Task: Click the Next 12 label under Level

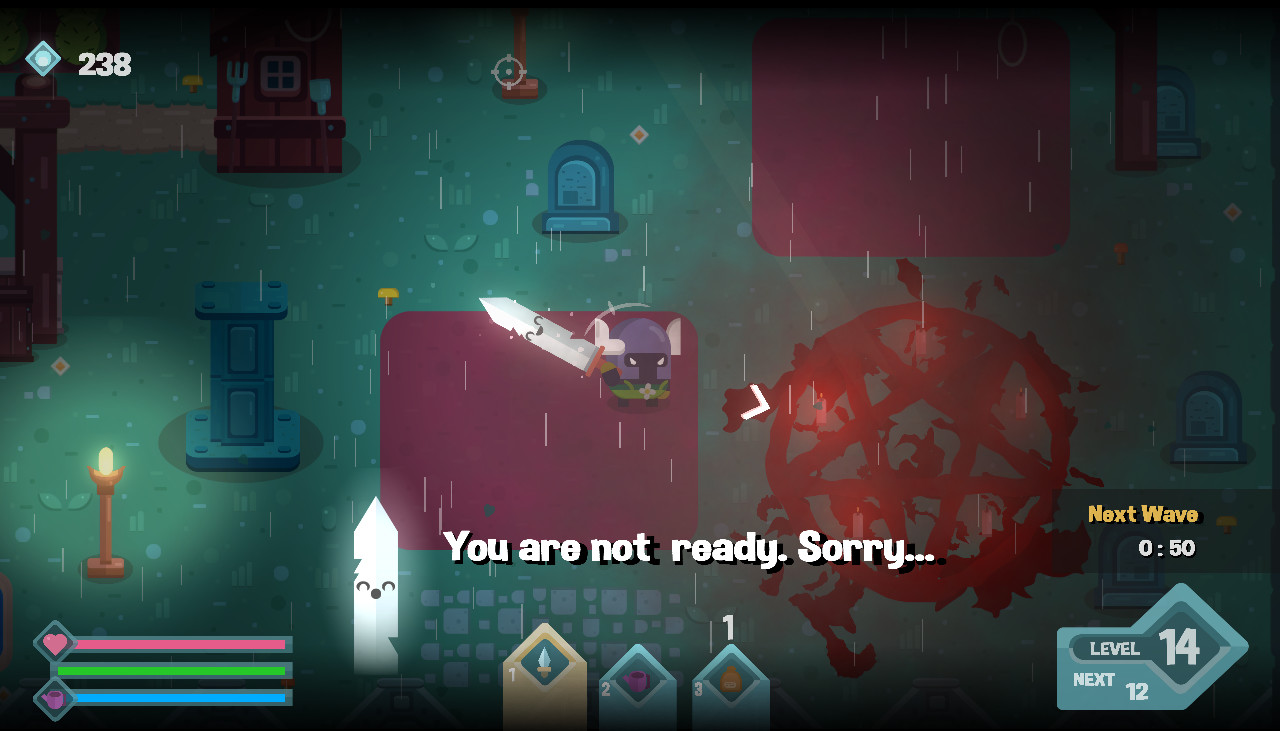Action: (1110, 680)
